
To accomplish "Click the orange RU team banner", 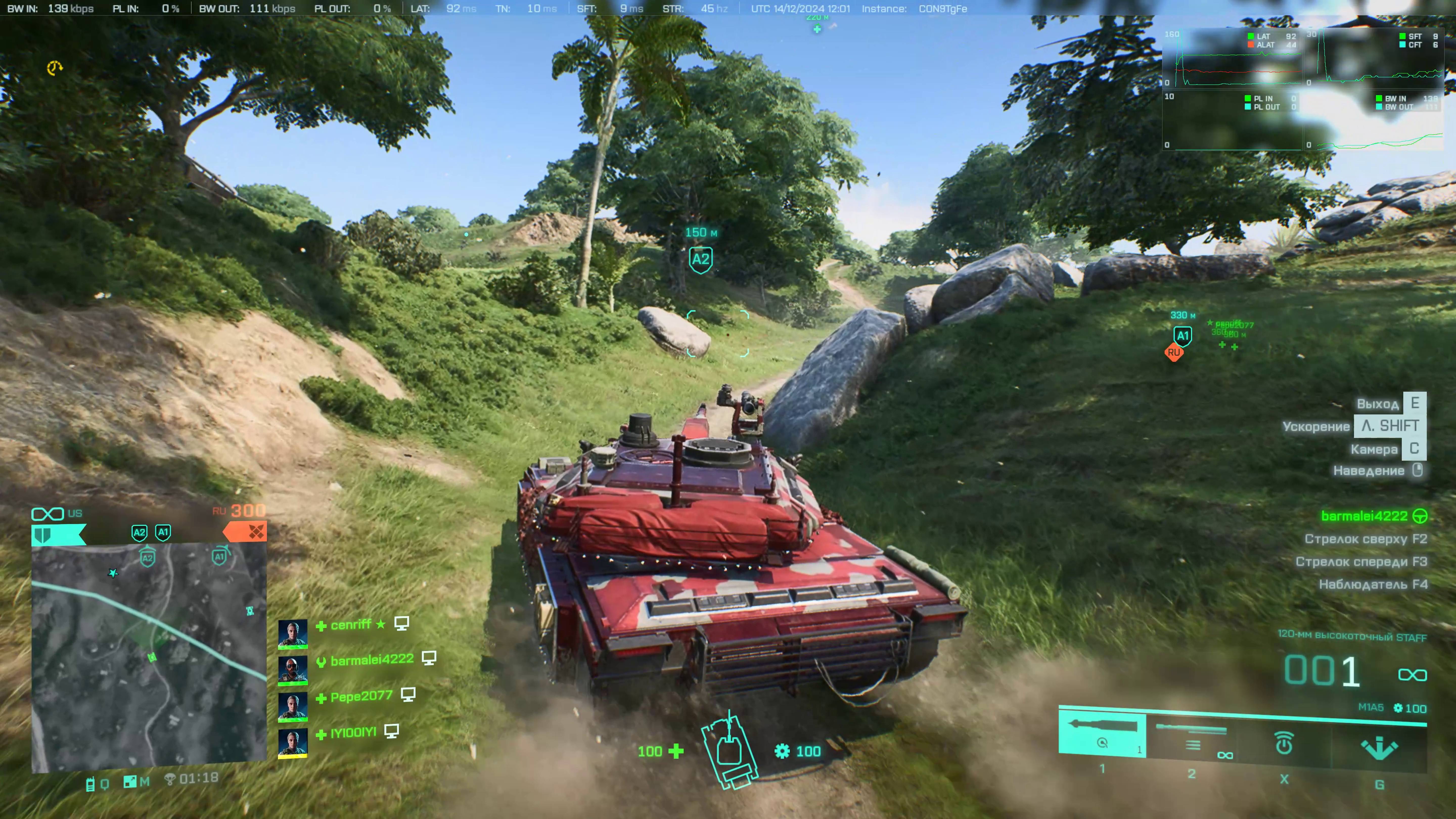I will 245,532.
